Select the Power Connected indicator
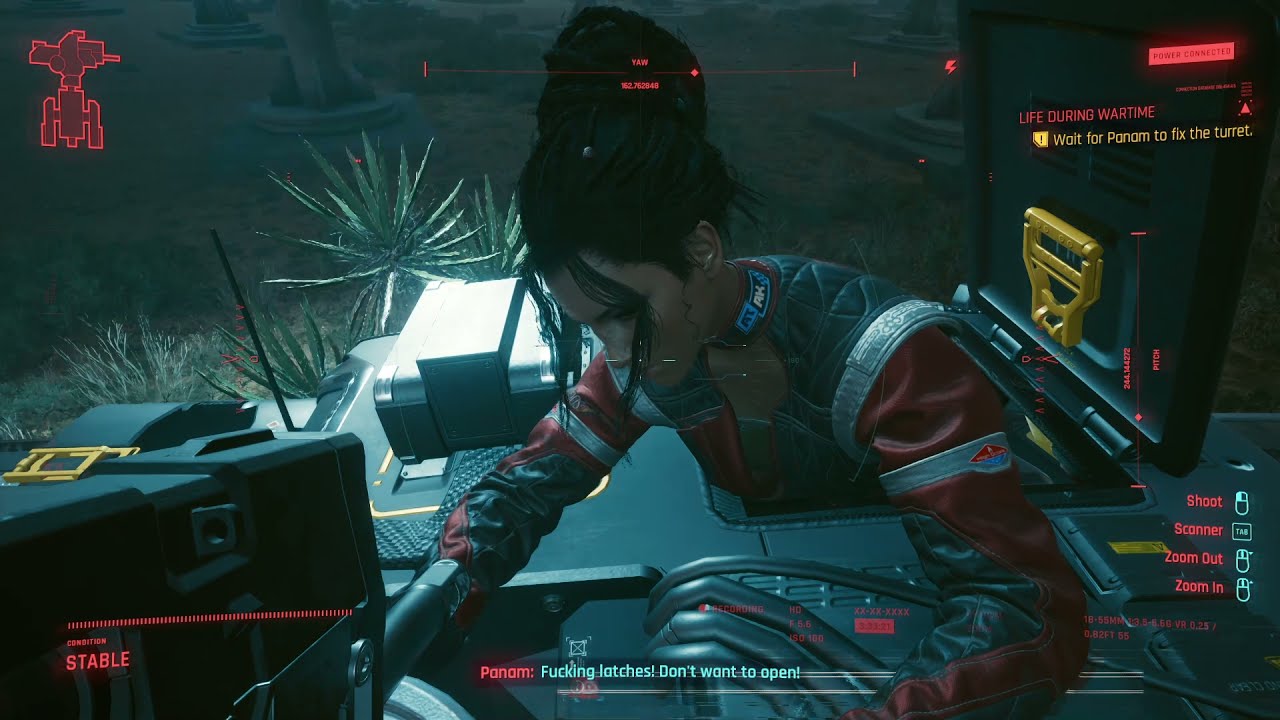This screenshot has width=1280, height=720. point(1191,54)
